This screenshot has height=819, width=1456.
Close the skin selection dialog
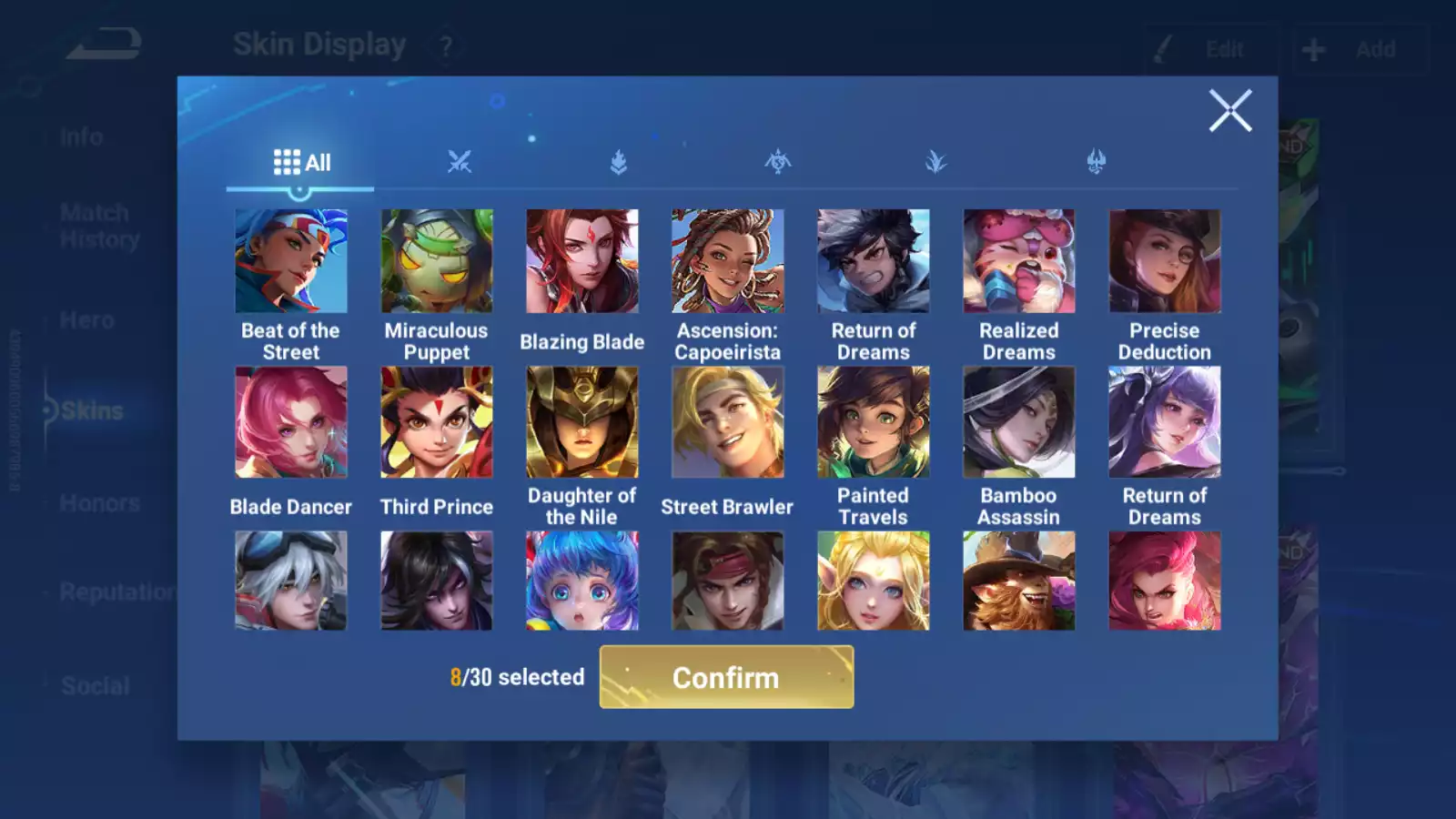[1229, 111]
